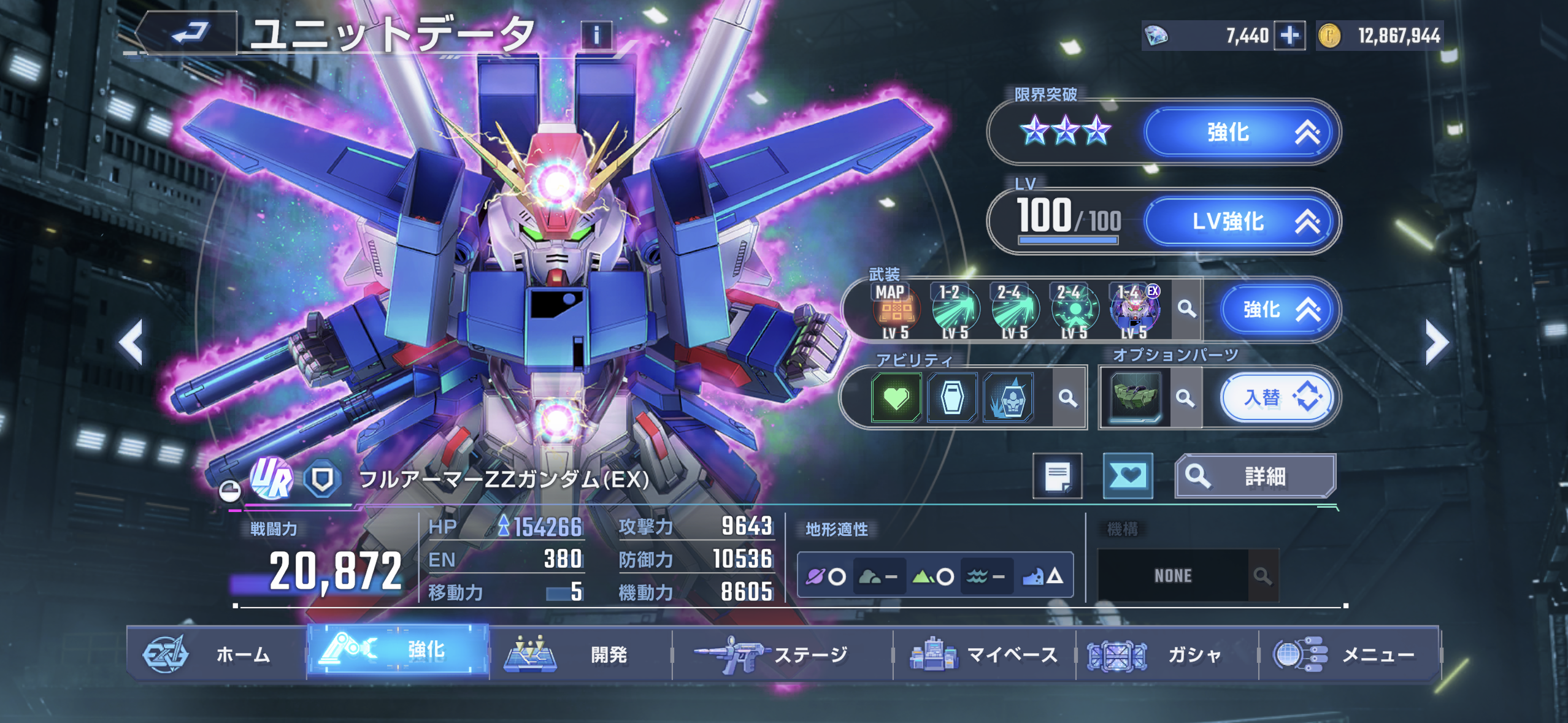Select the MAP weapon icon
Image resolution: width=1568 pixels, height=723 pixels.
tap(895, 310)
